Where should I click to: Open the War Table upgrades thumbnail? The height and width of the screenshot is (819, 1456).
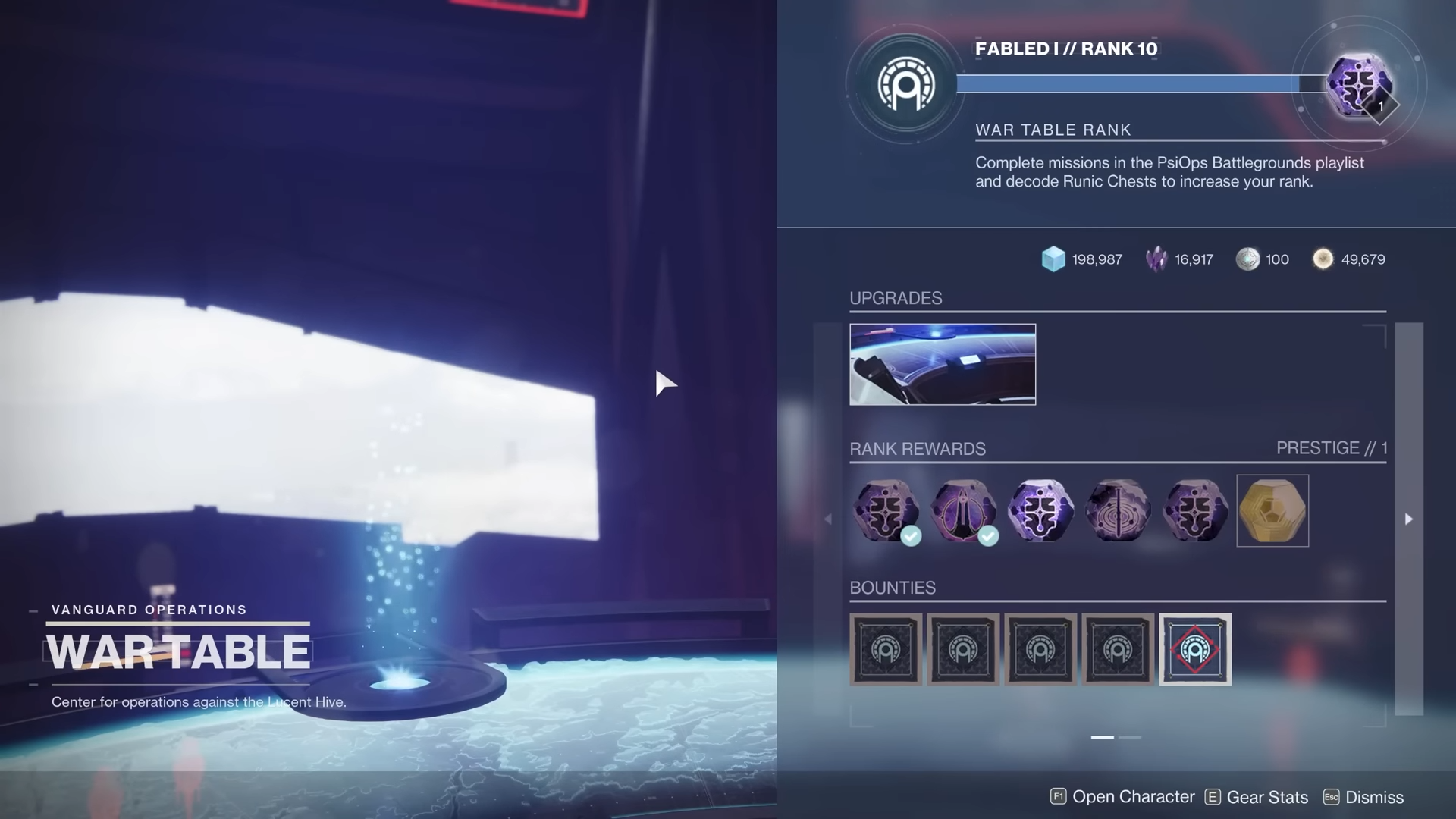pyautogui.click(x=942, y=364)
